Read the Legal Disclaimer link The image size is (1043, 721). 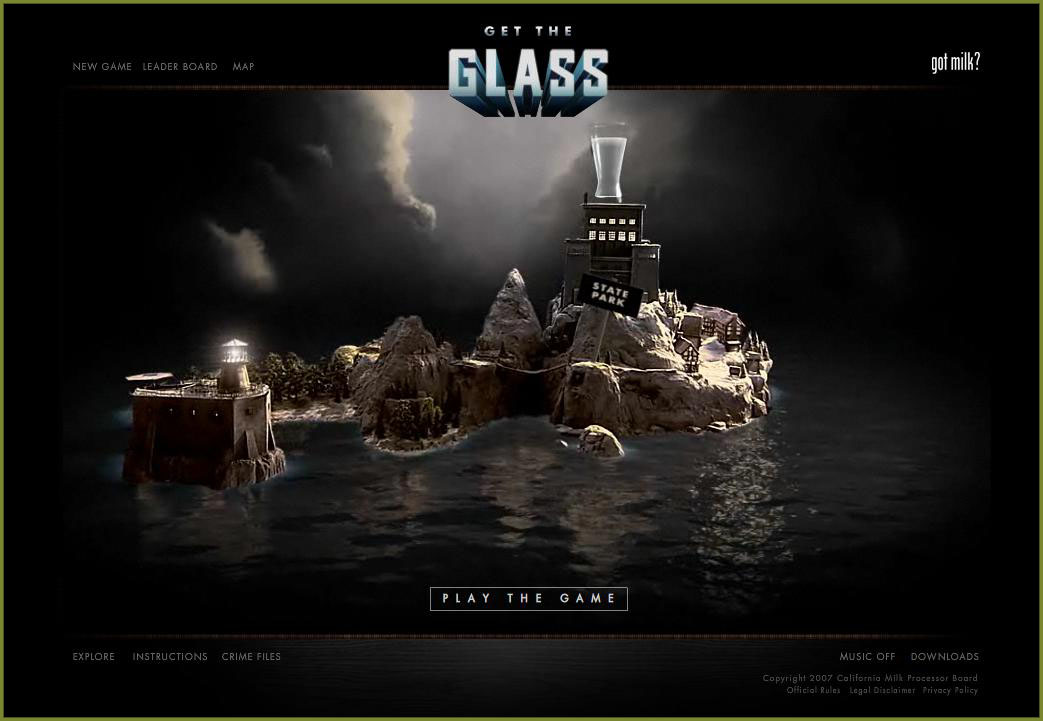(882, 691)
